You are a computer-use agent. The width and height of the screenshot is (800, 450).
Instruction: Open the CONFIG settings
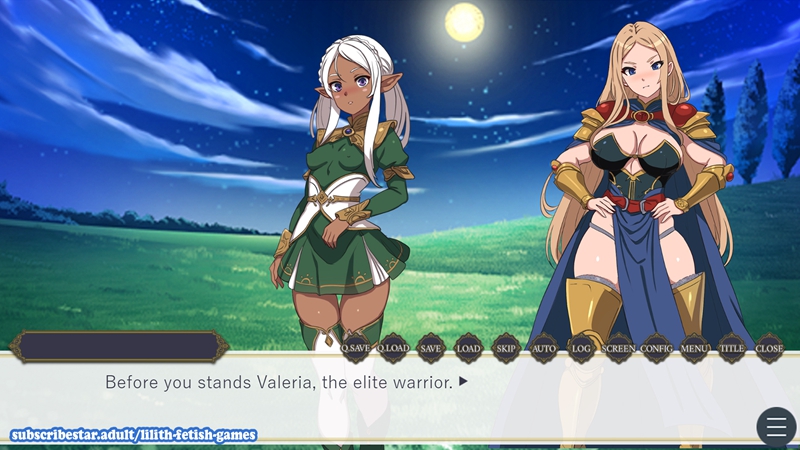point(656,348)
